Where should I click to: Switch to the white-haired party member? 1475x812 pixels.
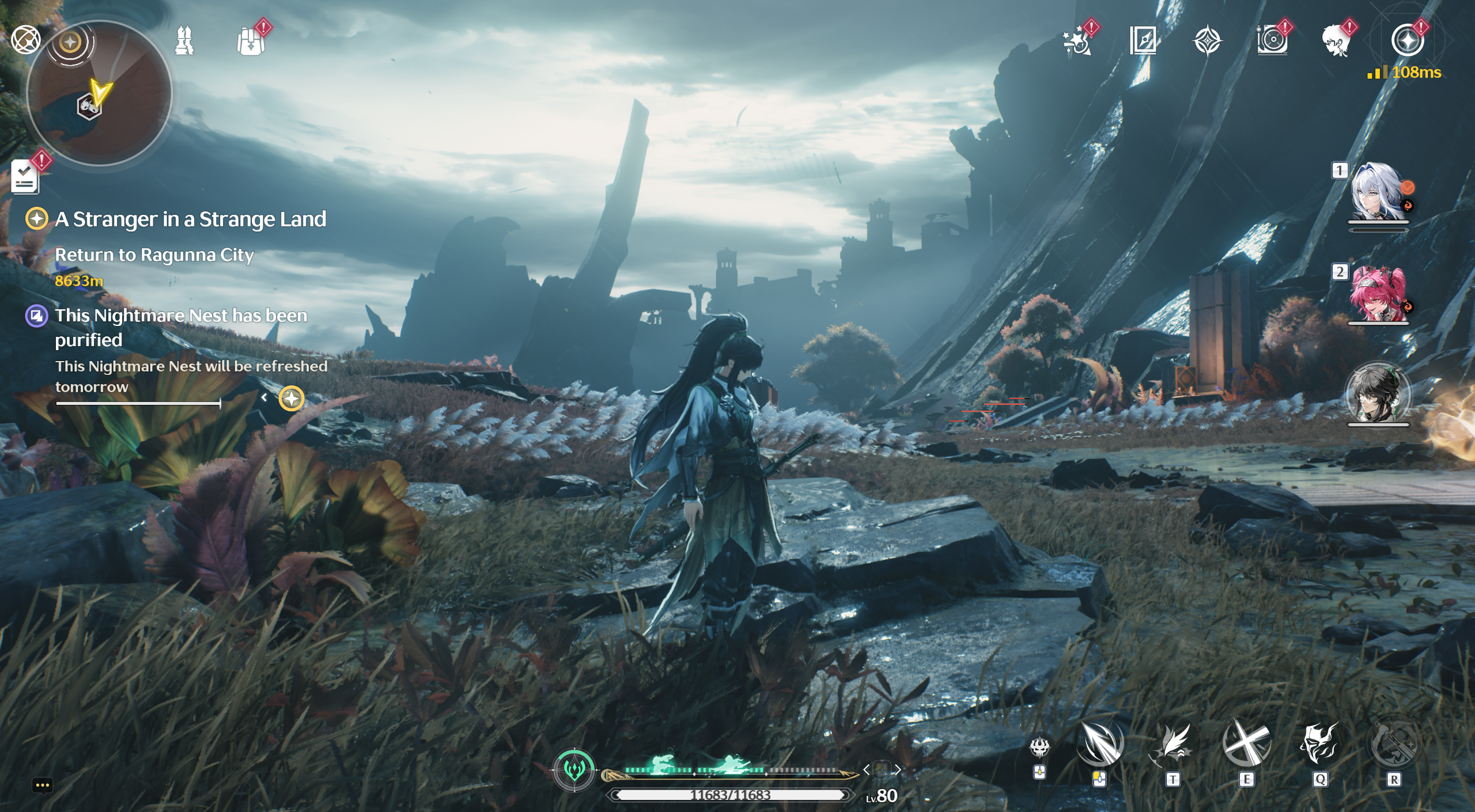[1377, 193]
